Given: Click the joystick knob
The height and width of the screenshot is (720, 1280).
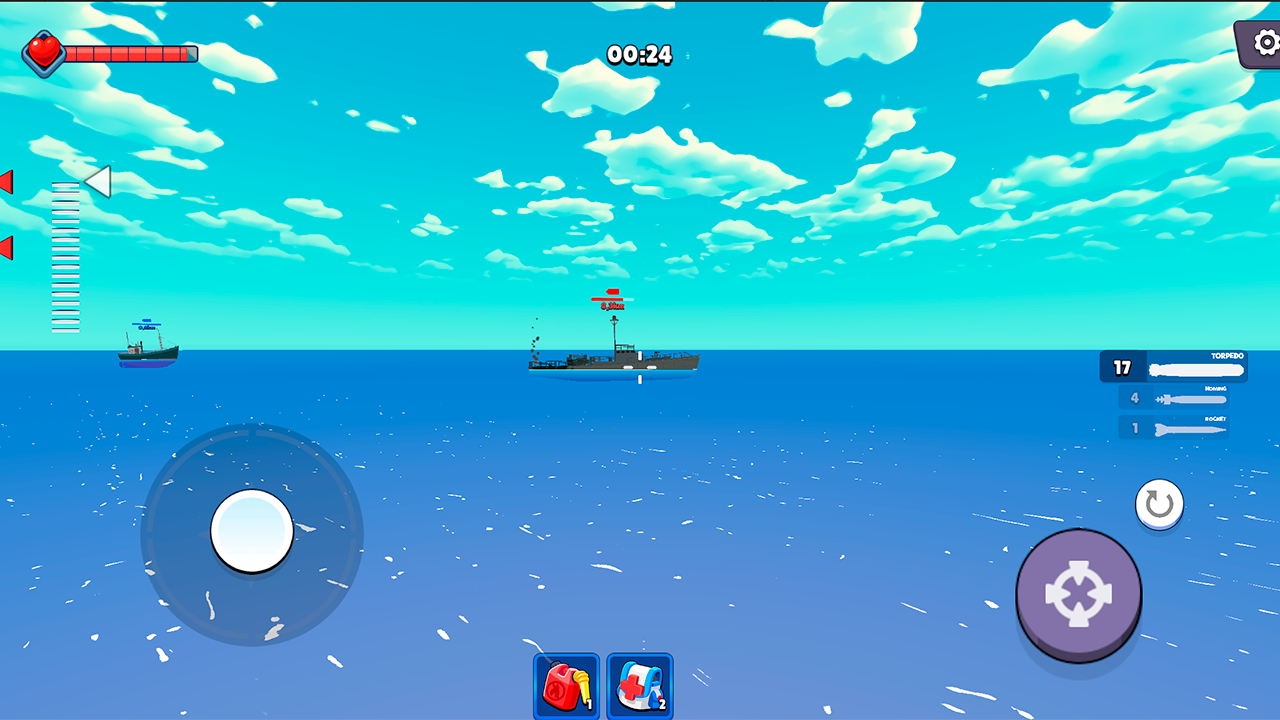Looking at the screenshot, I should 252,531.
